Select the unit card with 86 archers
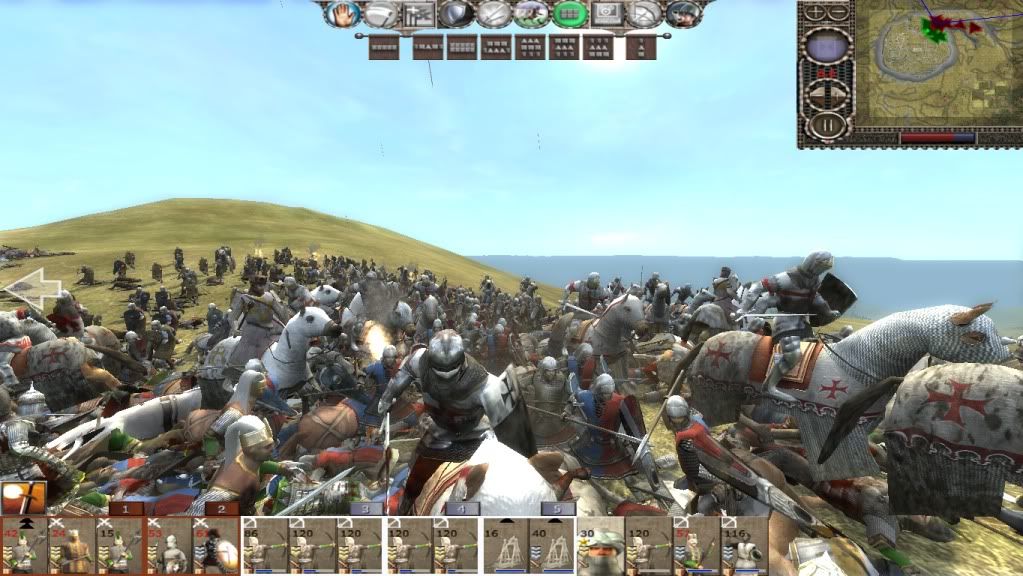1023x576 pixels. point(265,546)
